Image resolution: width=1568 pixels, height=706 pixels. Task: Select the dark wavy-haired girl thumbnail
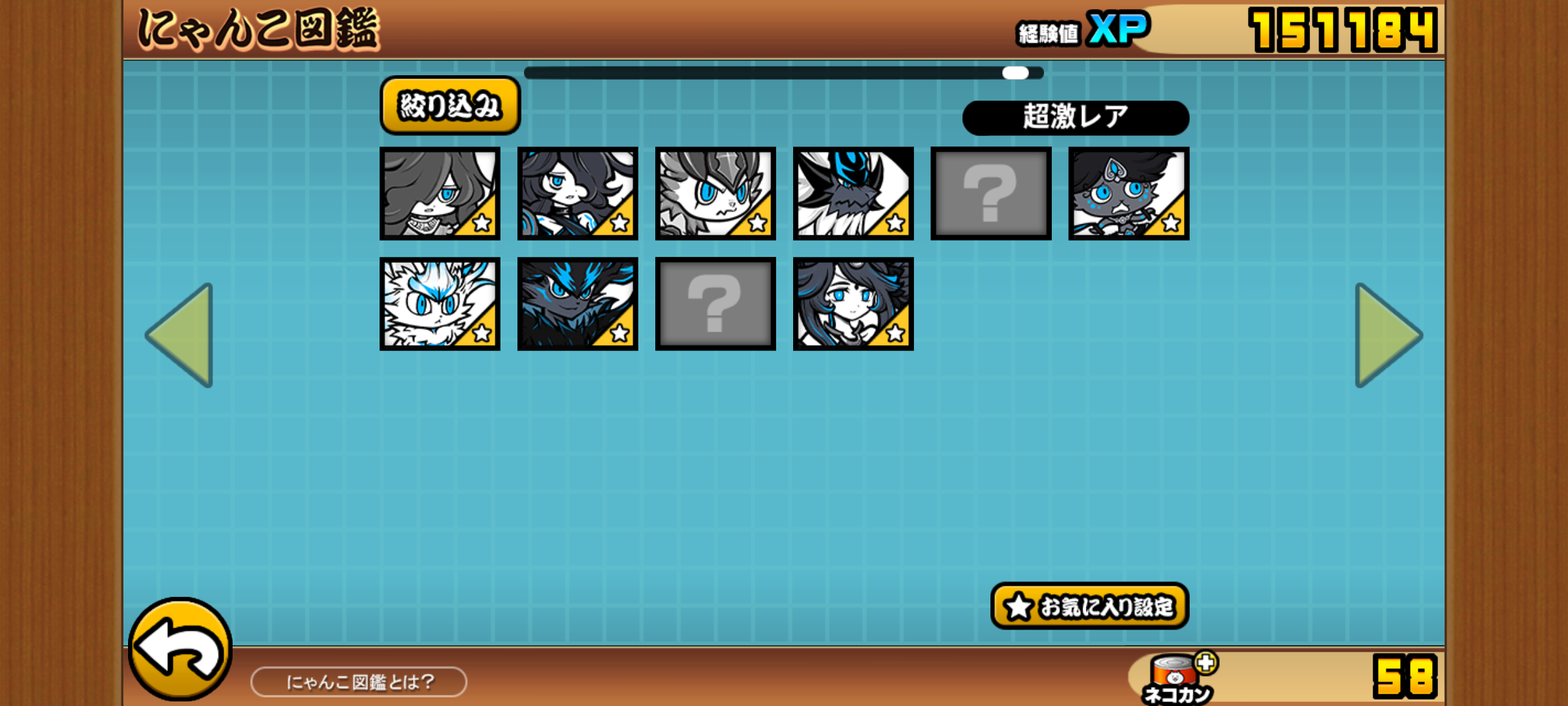click(578, 193)
